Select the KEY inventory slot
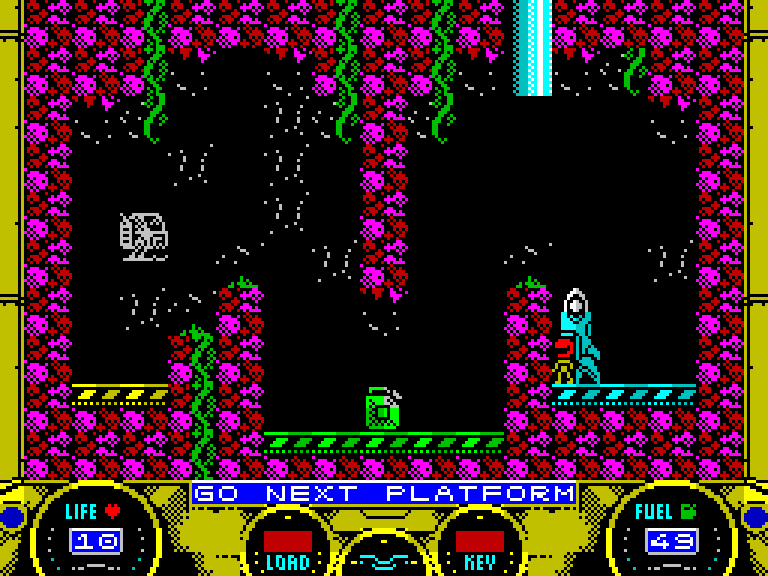The width and height of the screenshot is (768, 576). point(480,542)
